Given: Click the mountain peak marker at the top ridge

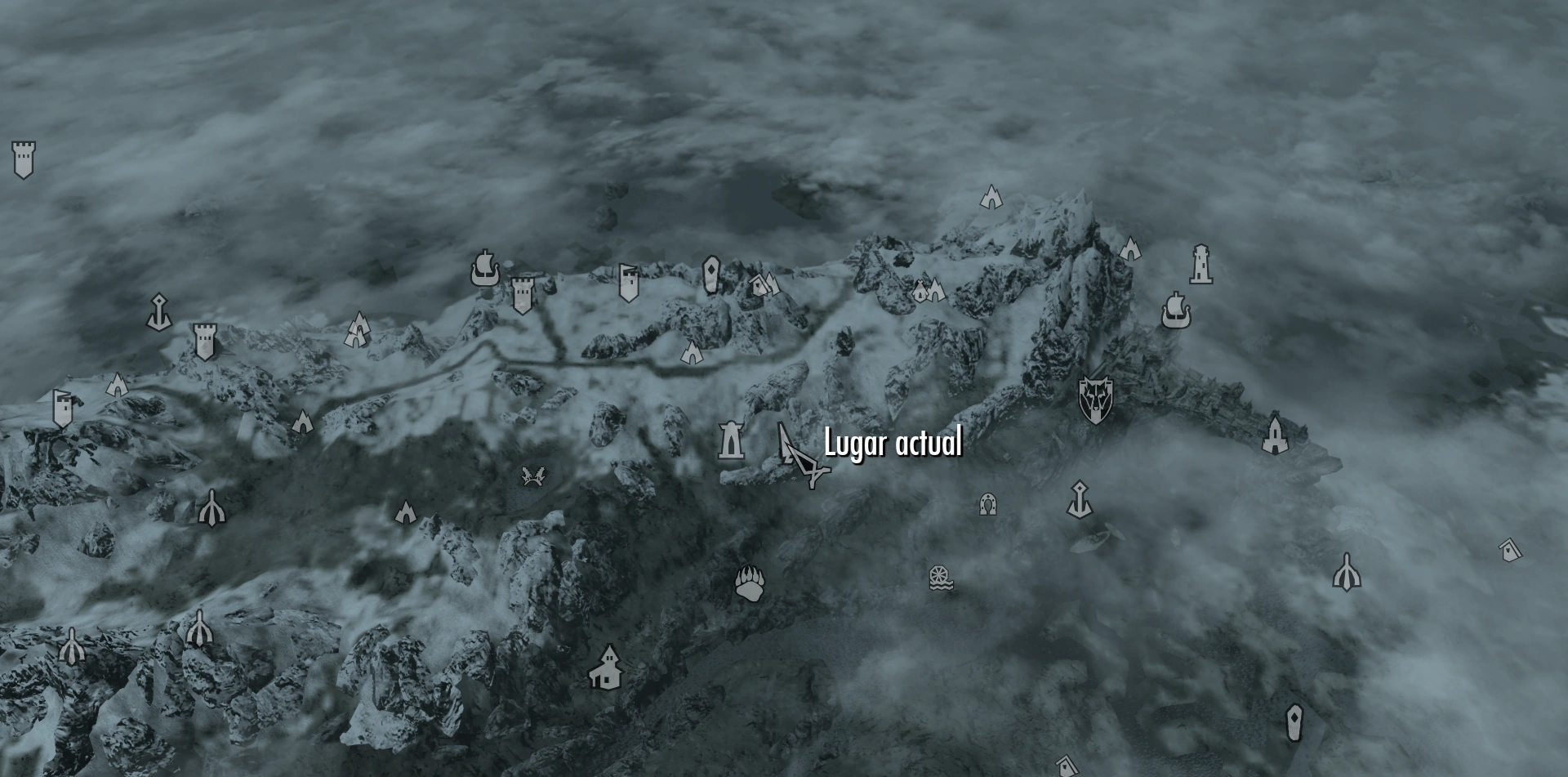Looking at the screenshot, I should 992,198.
